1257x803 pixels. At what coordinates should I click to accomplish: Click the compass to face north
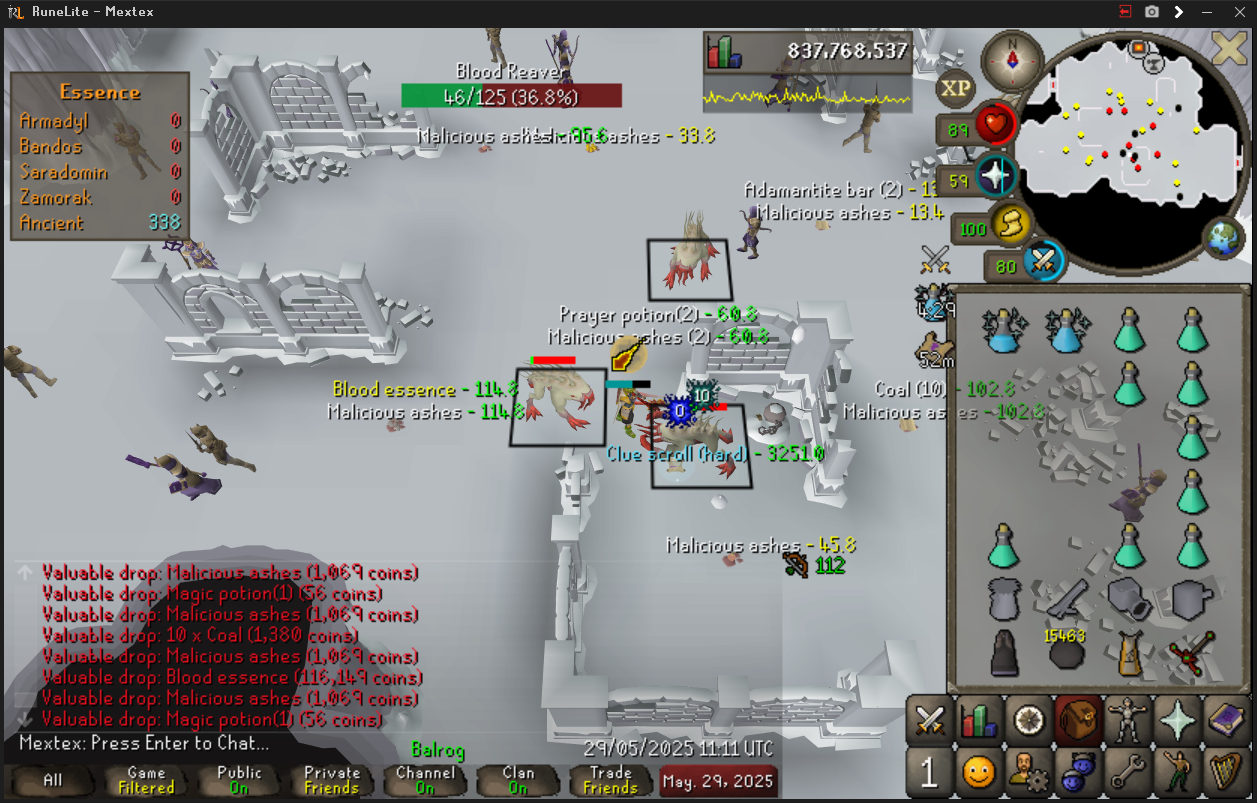tap(1012, 61)
